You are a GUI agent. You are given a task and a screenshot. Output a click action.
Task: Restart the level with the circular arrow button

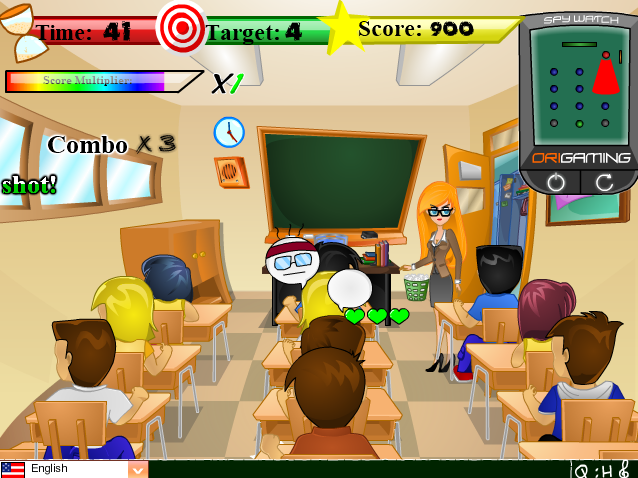pyautogui.click(x=603, y=183)
